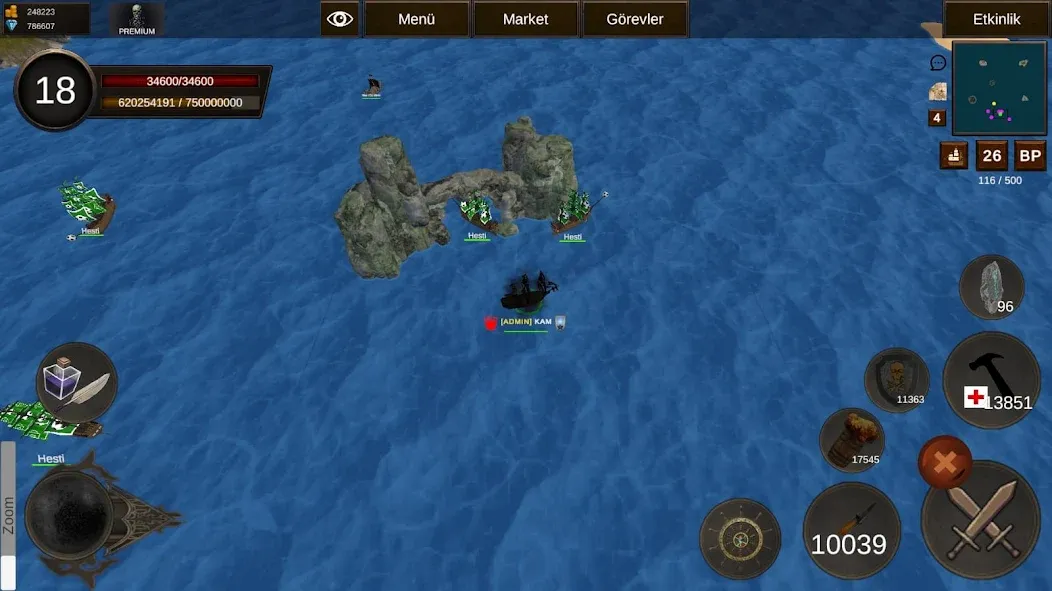This screenshot has height=591, width=1052.
Task: Open the ink bottle and quill icon
Action: [x=76, y=382]
